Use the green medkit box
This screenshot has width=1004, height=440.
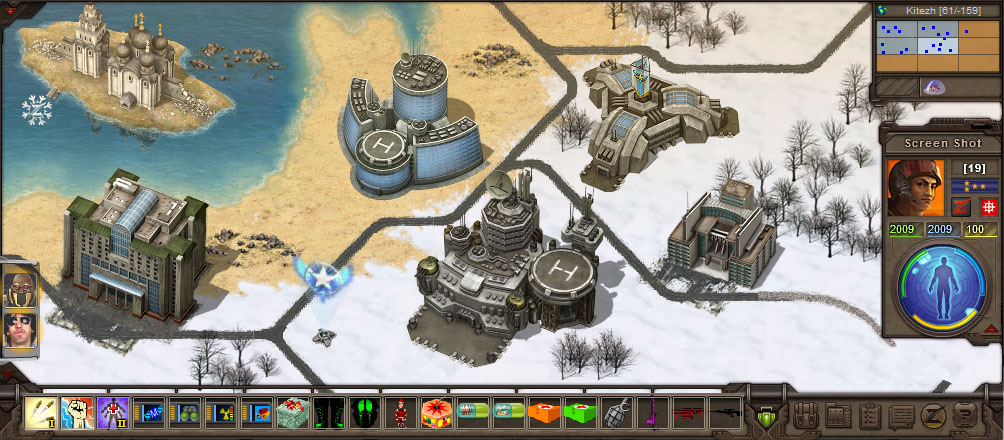[579, 412]
